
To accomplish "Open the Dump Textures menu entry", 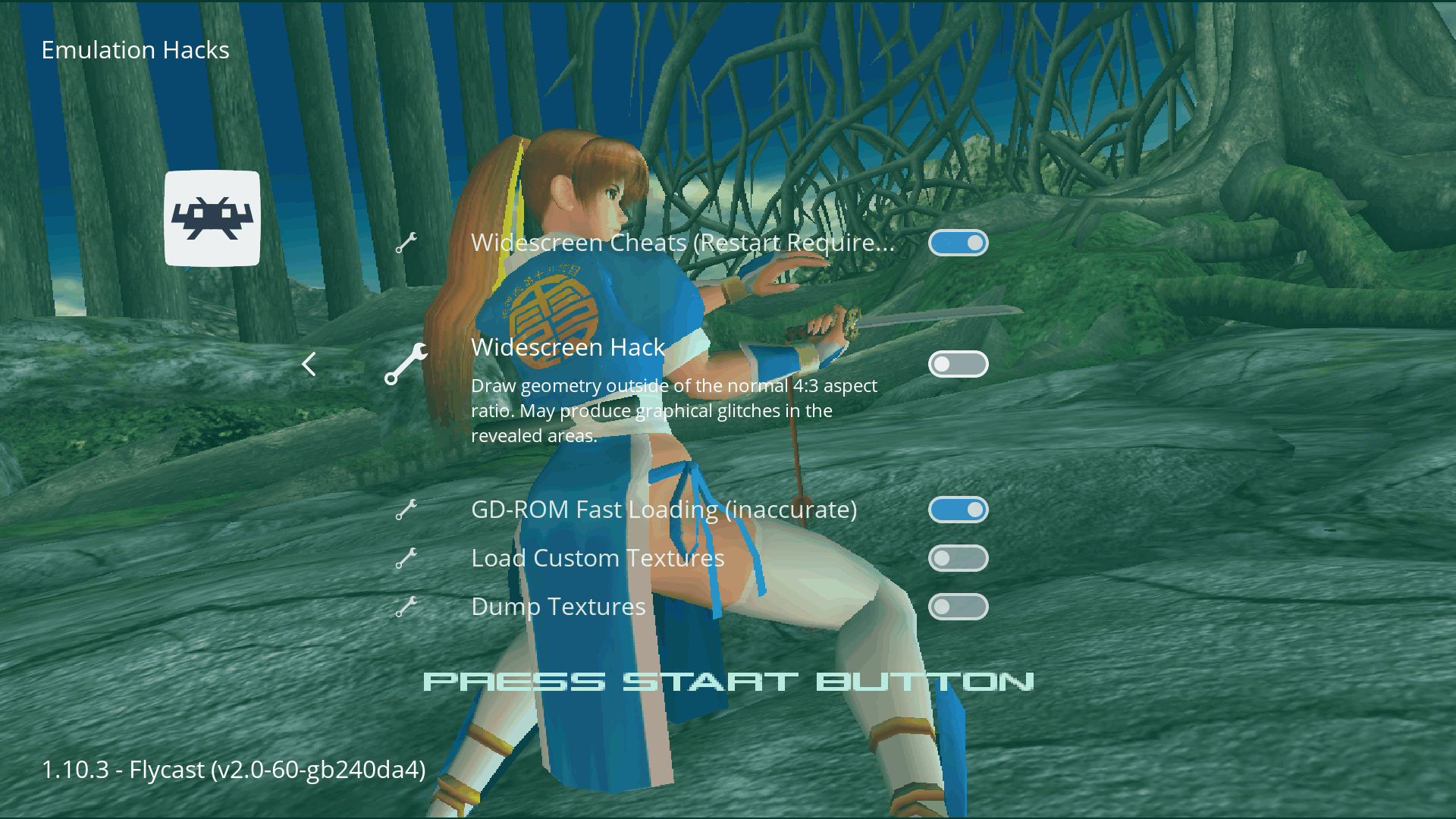I will tap(558, 607).
